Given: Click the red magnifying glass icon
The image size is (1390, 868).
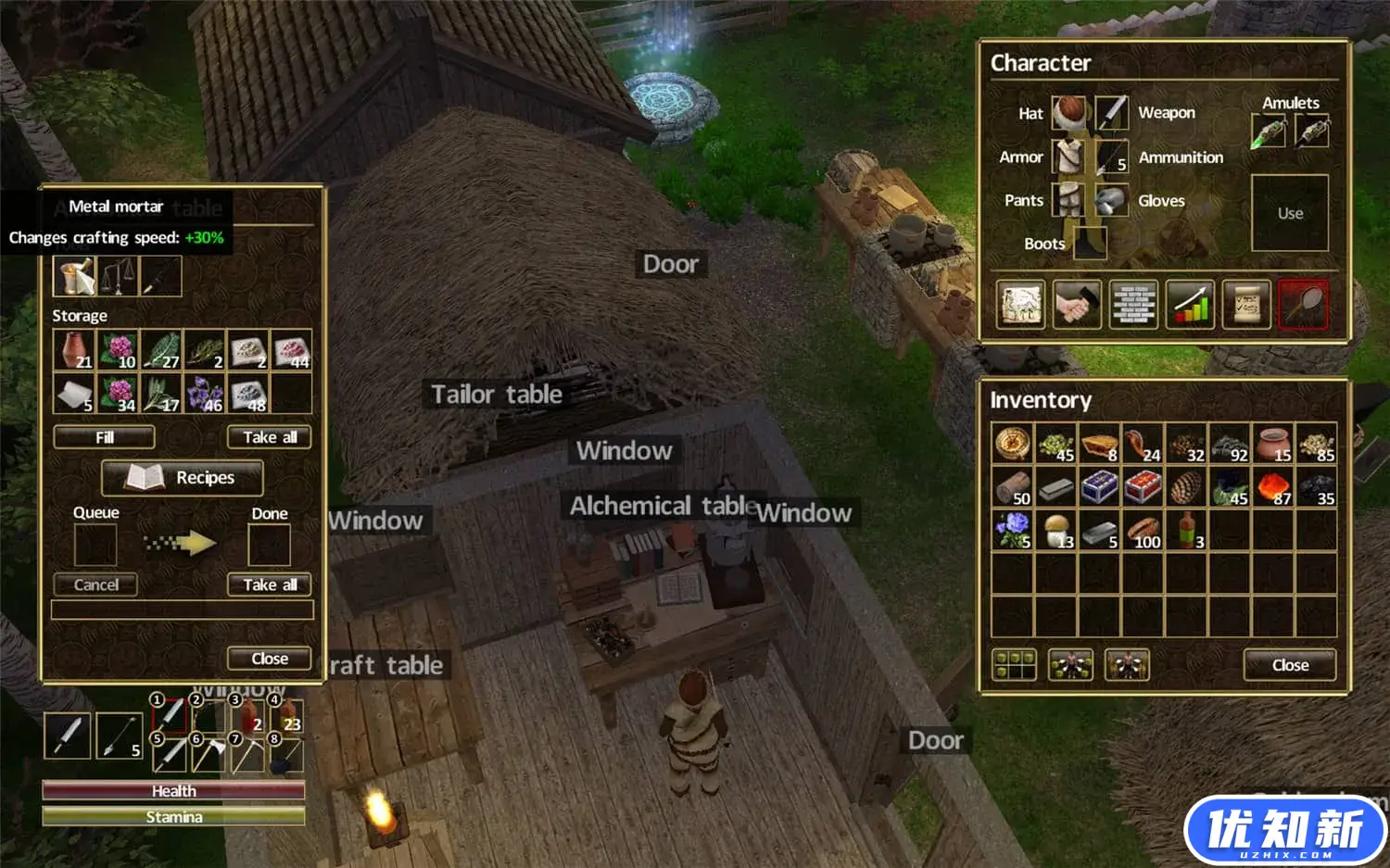Looking at the screenshot, I should click(x=1303, y=304).
